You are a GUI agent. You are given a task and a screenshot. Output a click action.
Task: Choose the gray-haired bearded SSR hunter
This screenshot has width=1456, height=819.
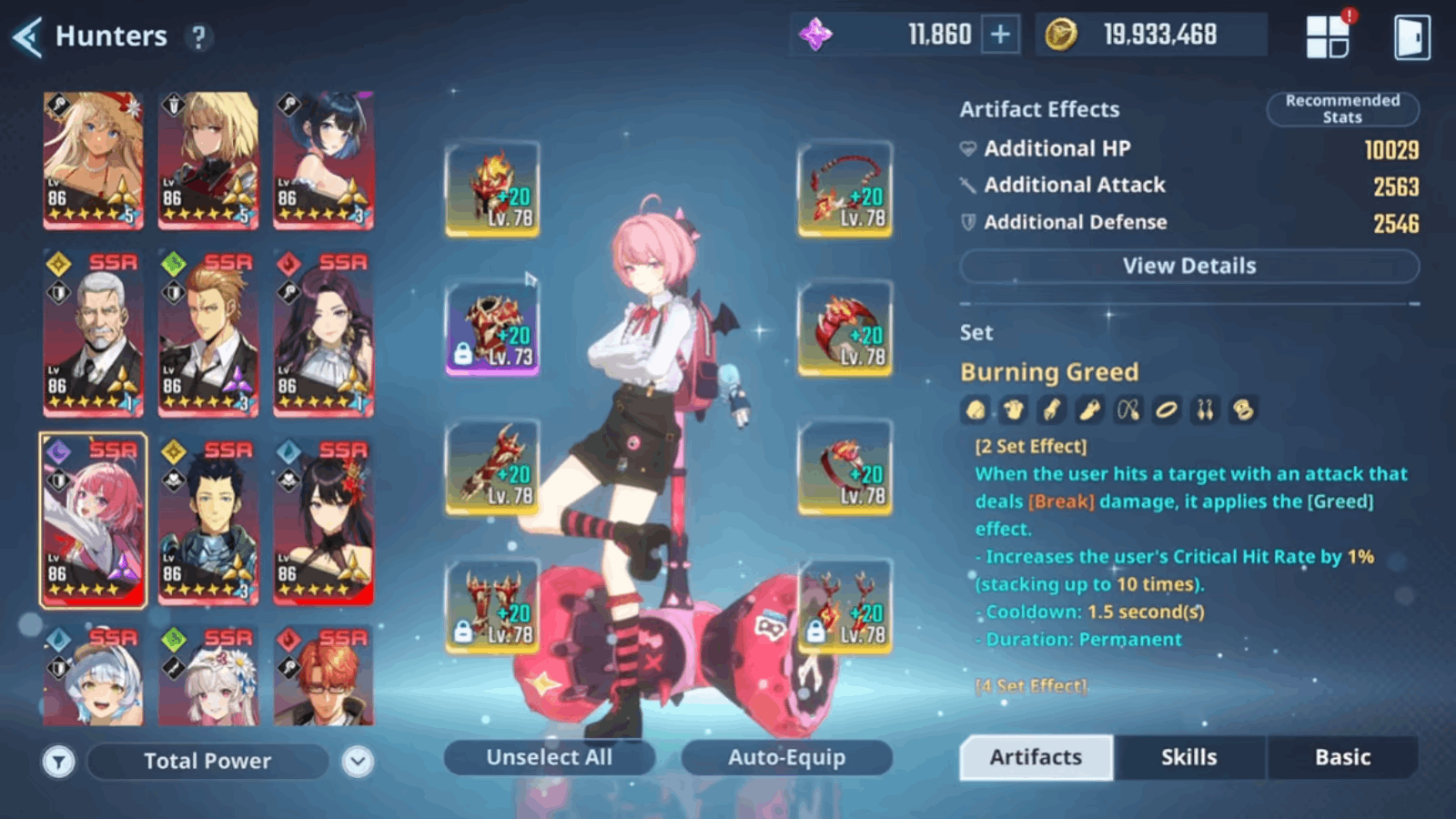point(93,333)
